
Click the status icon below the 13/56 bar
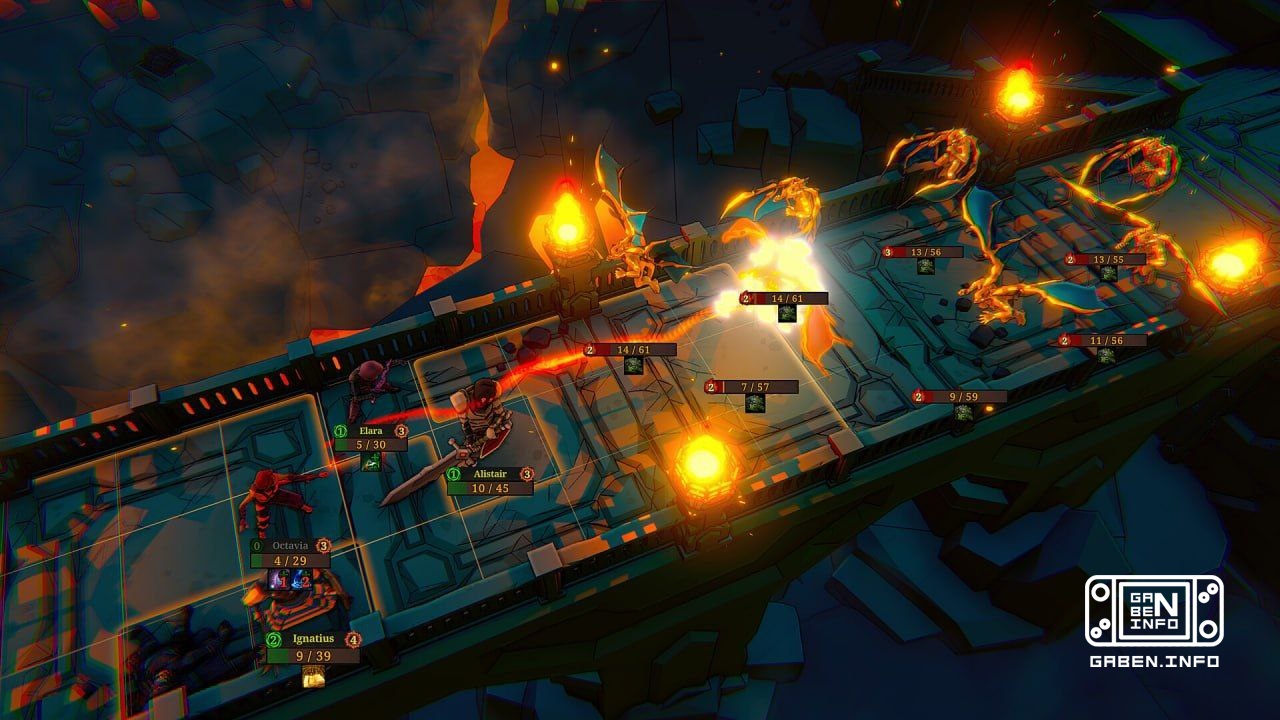926,268
